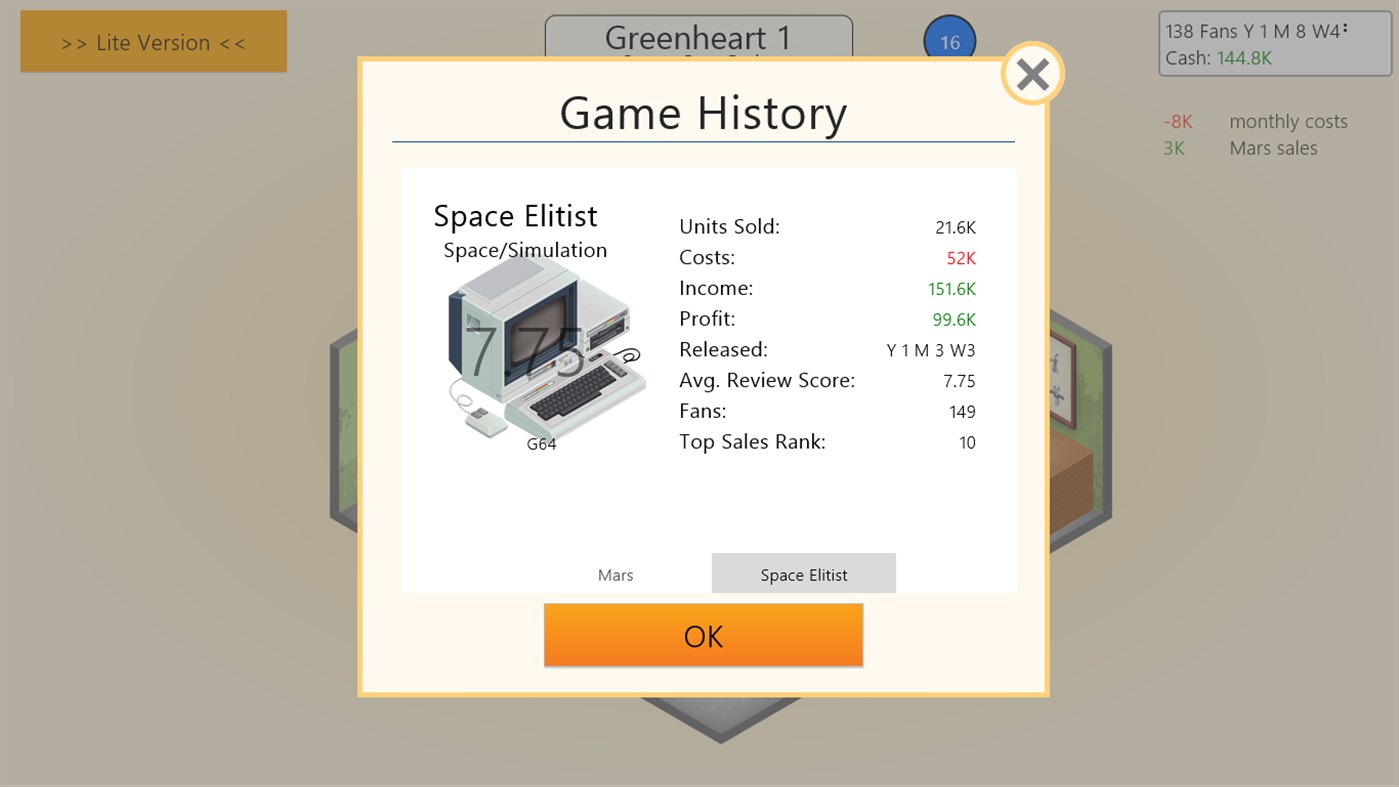This screenshot has width=1399, height=787.
Task: Switch to the Space Elitist tab
Action: click(803, 574)
